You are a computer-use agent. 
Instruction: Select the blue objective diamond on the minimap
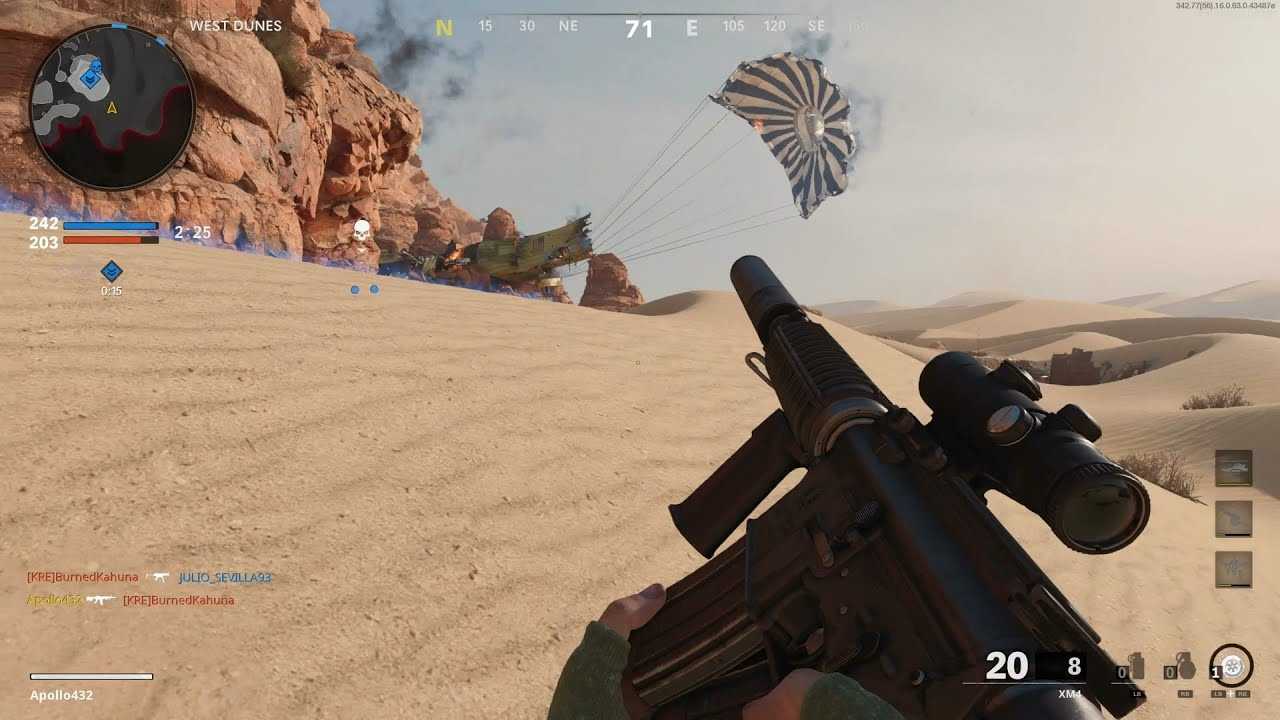point(93,73)
